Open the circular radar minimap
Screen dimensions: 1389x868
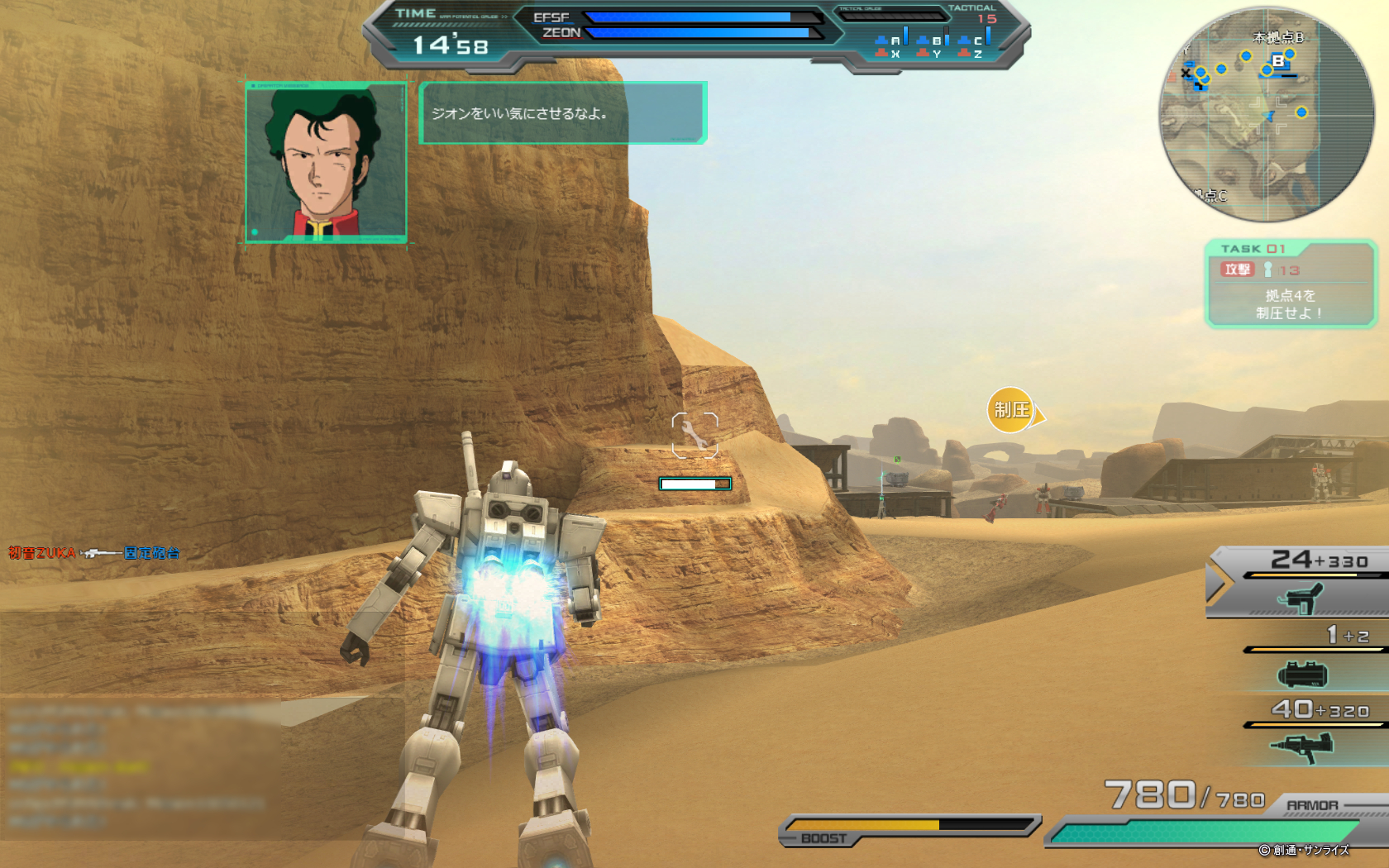click(1266, 114)
